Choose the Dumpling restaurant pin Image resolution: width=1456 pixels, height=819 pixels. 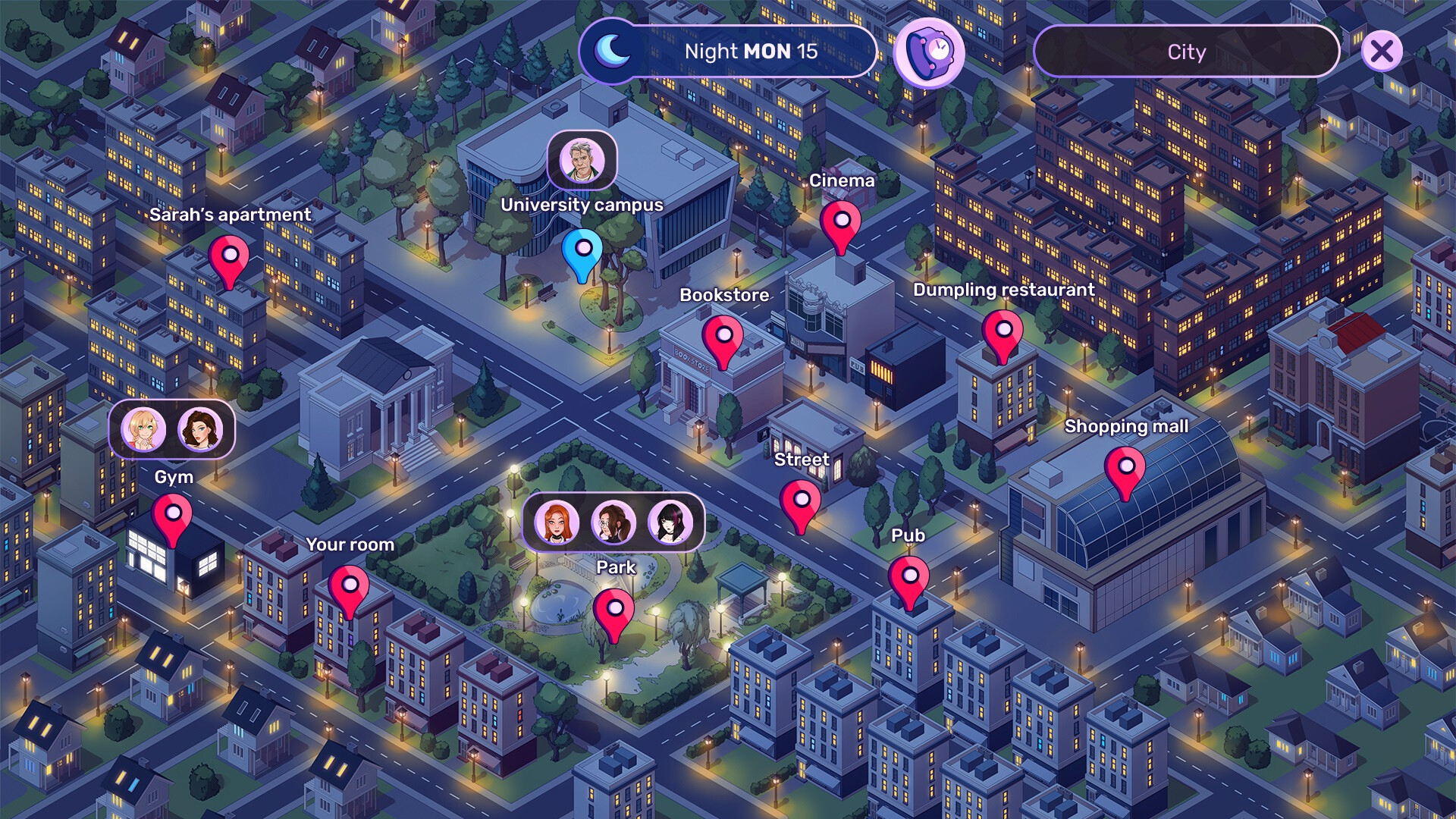coord(1003,332)
